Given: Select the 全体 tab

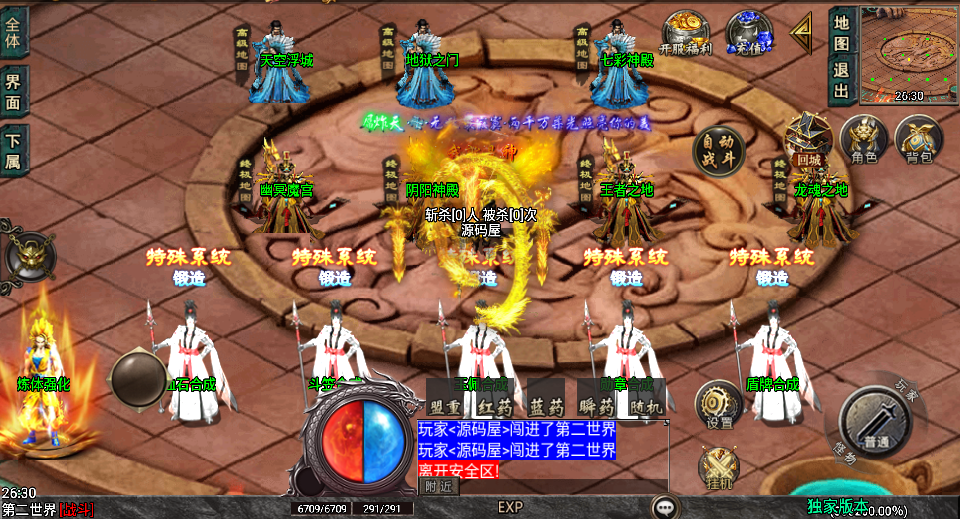Looking at the screenshot, I should 13,32.
